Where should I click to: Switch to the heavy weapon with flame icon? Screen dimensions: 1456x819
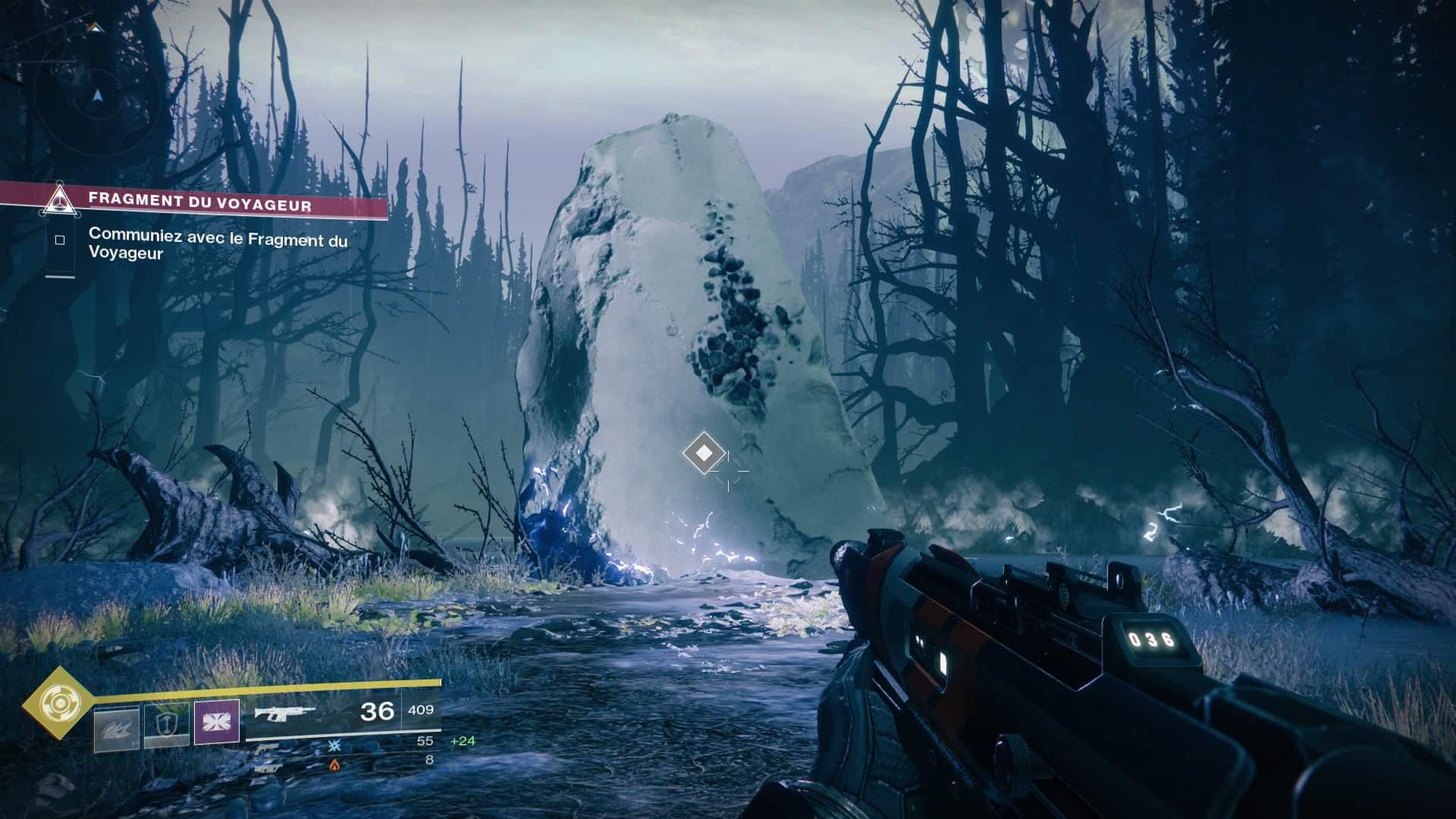tap(334, 764)
